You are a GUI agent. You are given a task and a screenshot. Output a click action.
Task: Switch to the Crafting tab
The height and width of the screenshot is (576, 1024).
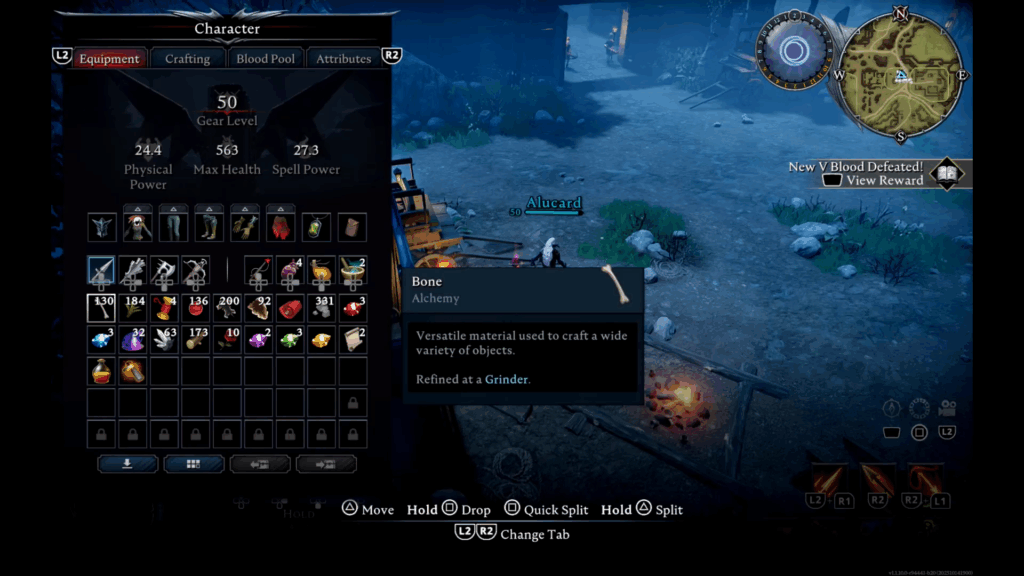[187, 58]
